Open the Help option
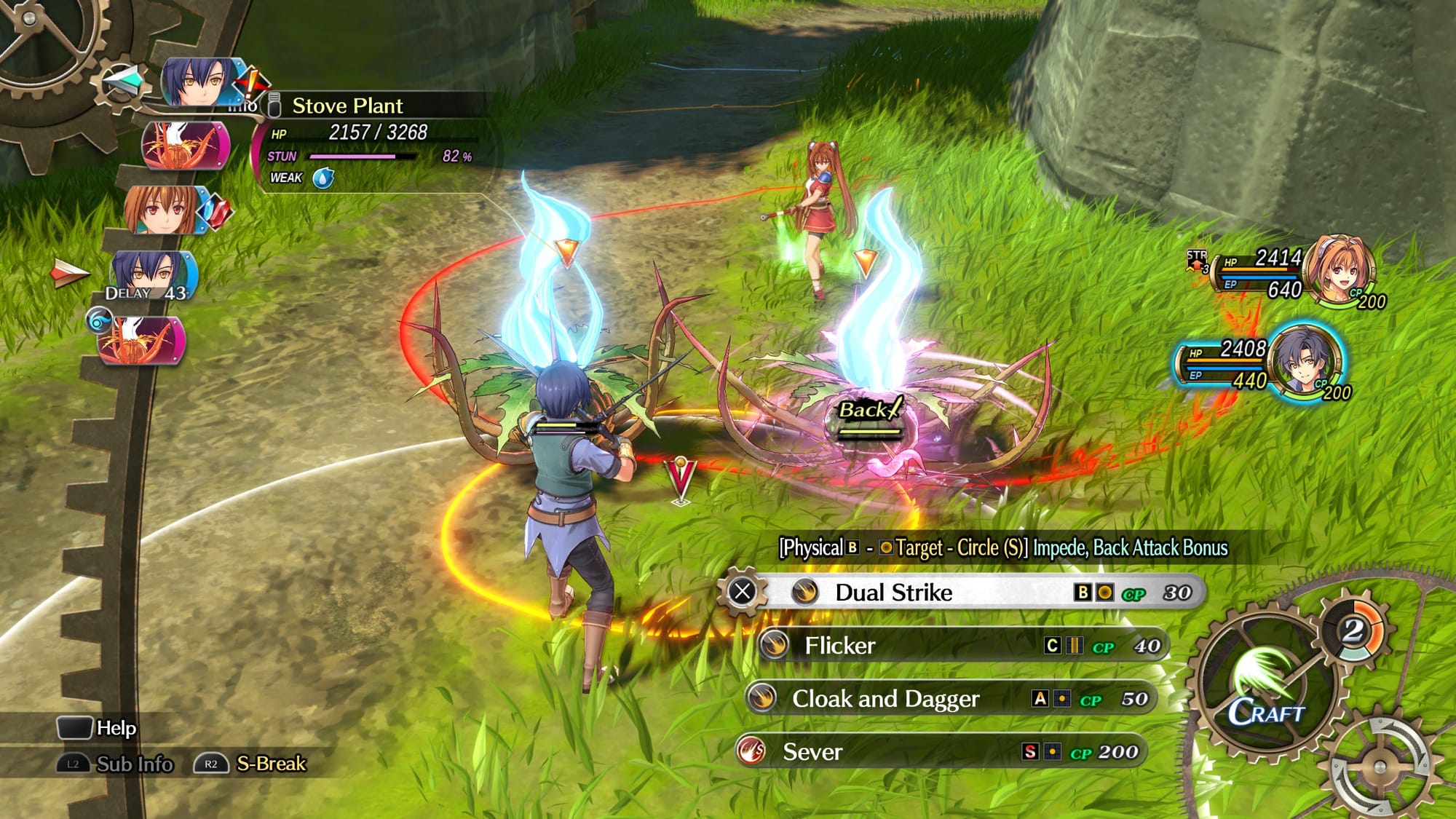Viewport: 1456px width, 819px height. [x=98, y=728]
